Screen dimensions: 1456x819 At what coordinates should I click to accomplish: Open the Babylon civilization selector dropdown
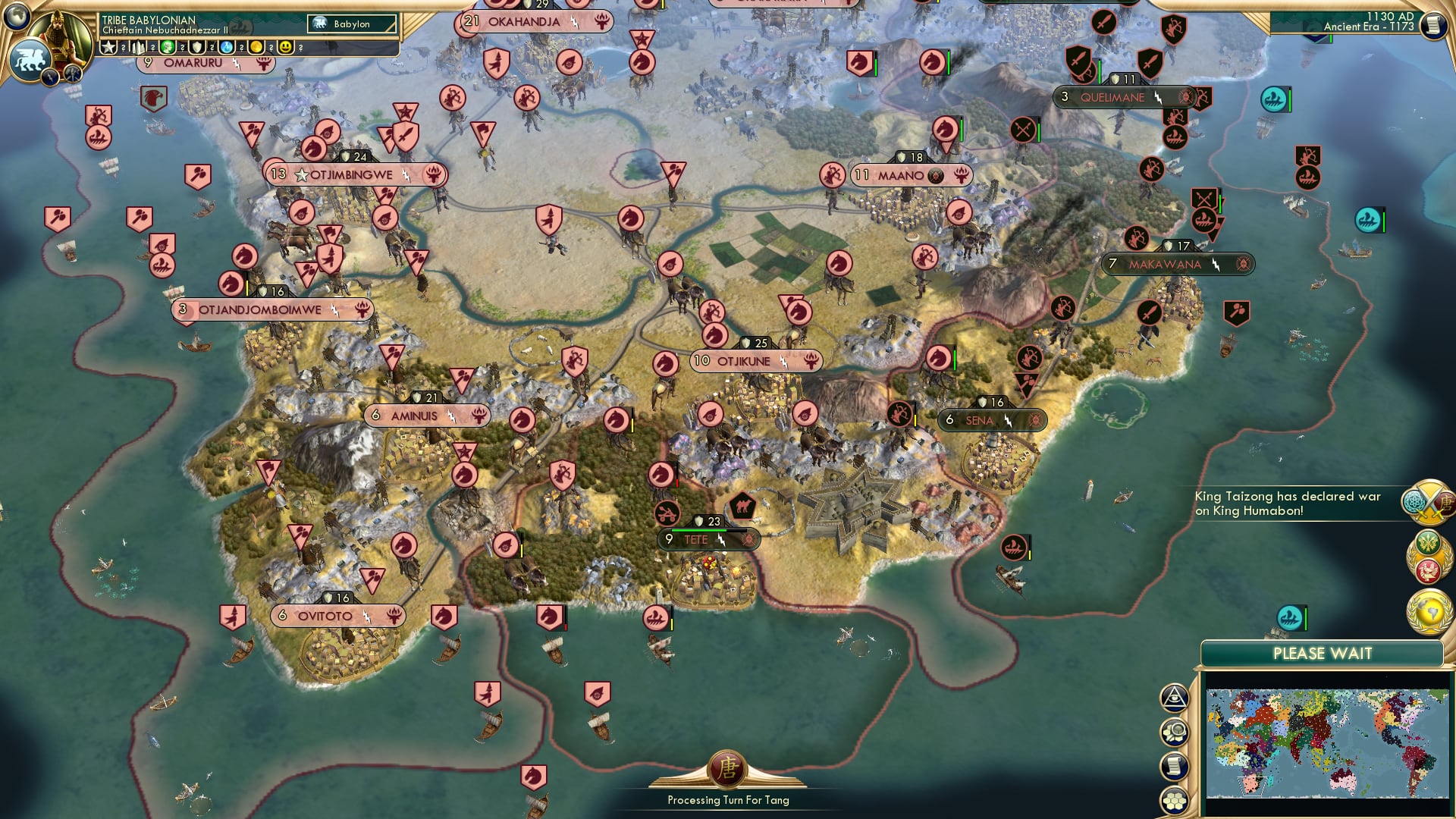click(351, 24)
